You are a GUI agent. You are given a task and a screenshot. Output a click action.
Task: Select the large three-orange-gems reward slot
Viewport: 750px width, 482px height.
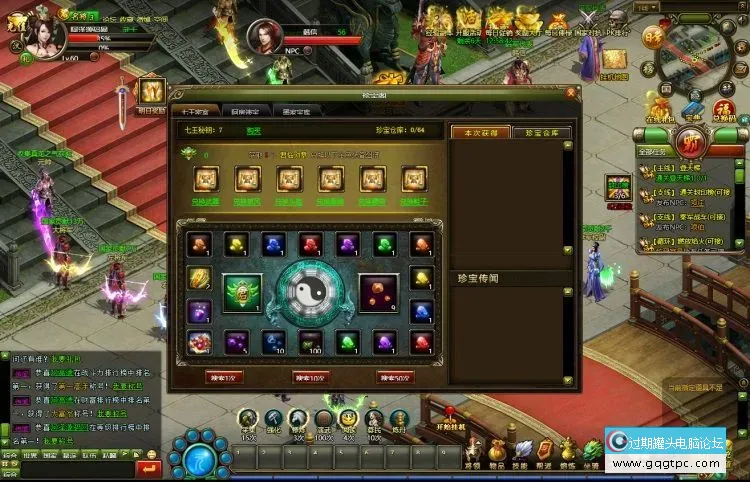pos(378,294)
